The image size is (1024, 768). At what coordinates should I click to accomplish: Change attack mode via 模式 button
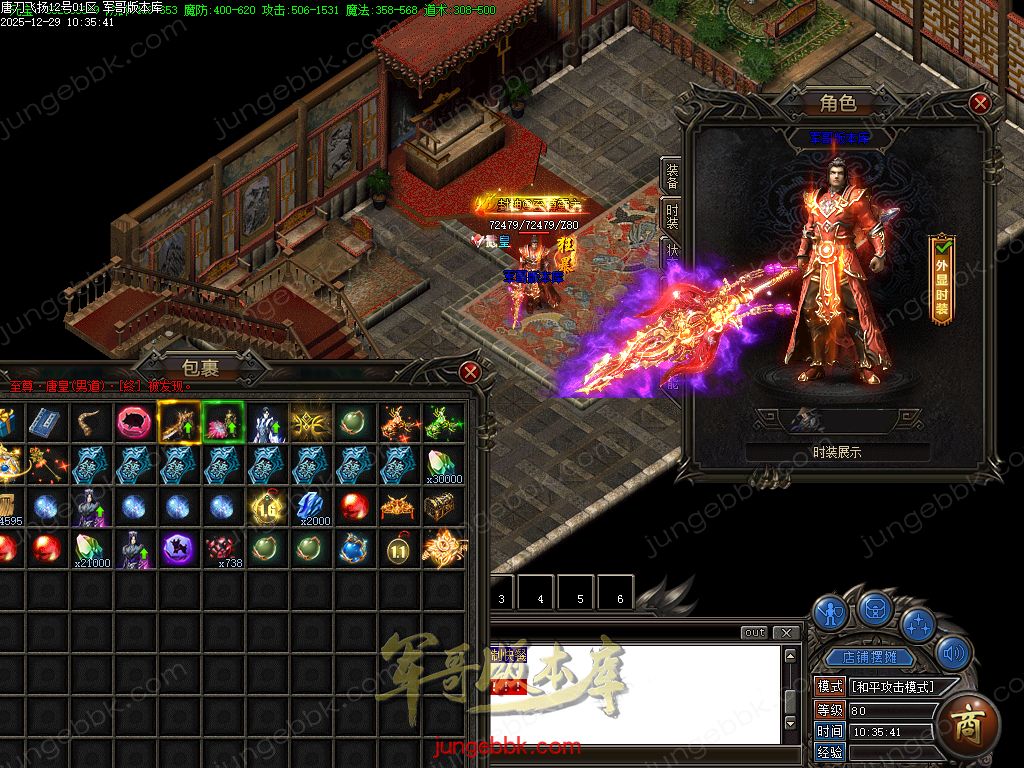point(830,686)
